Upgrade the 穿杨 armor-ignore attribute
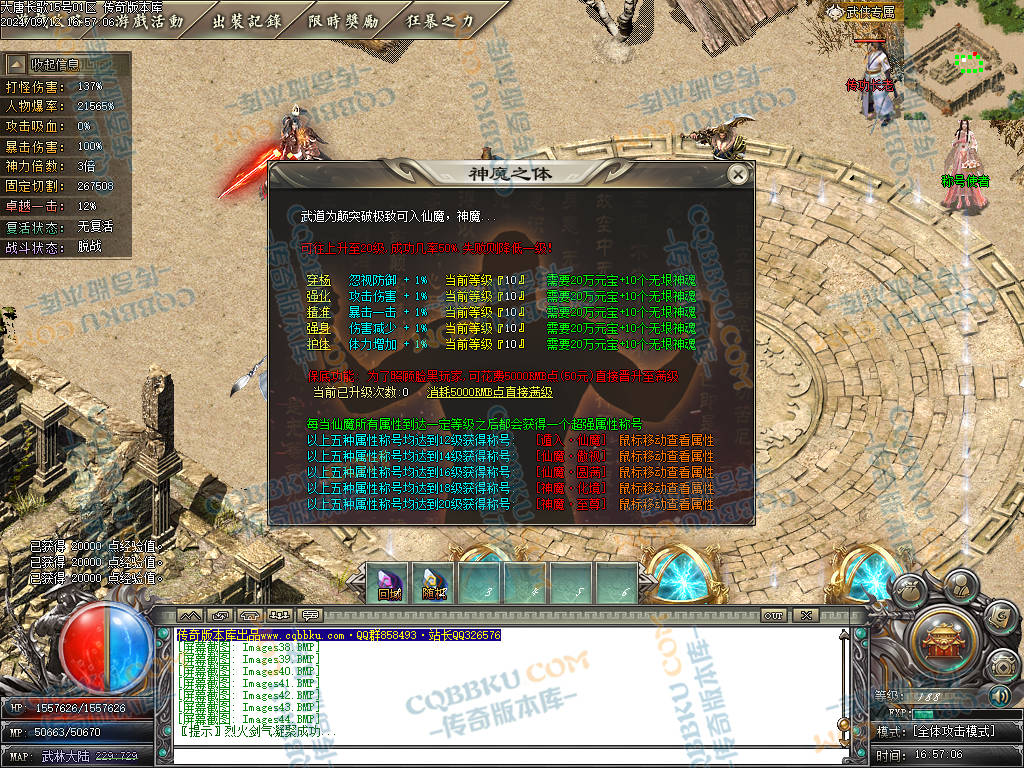 coord(318,280)
